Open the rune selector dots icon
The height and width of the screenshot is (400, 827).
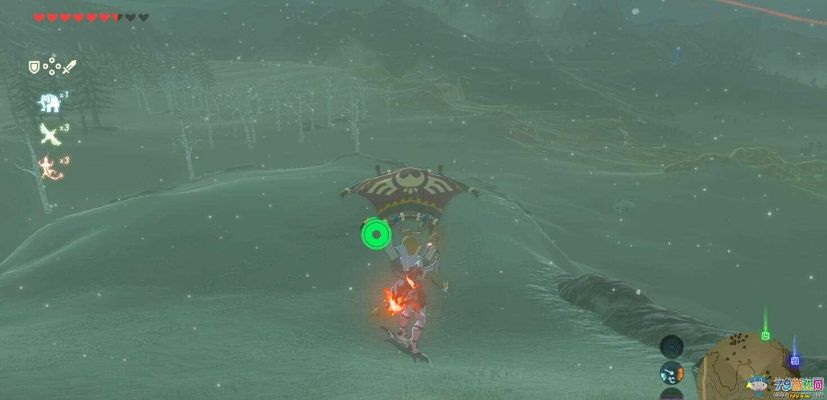click(x=50, y=68)
